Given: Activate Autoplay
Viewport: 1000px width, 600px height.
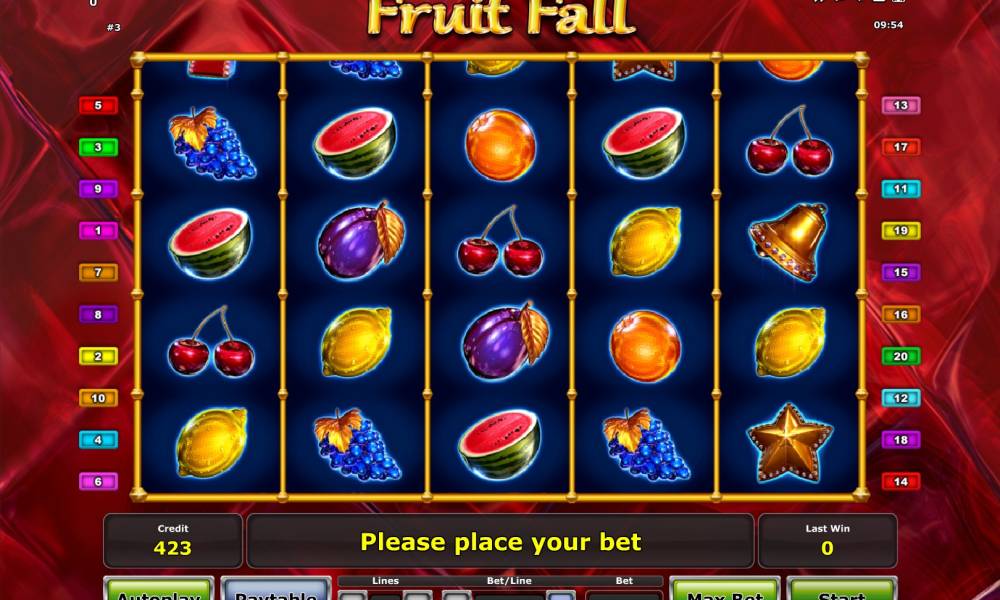Looking at the screenshot, I should point(158,590).
